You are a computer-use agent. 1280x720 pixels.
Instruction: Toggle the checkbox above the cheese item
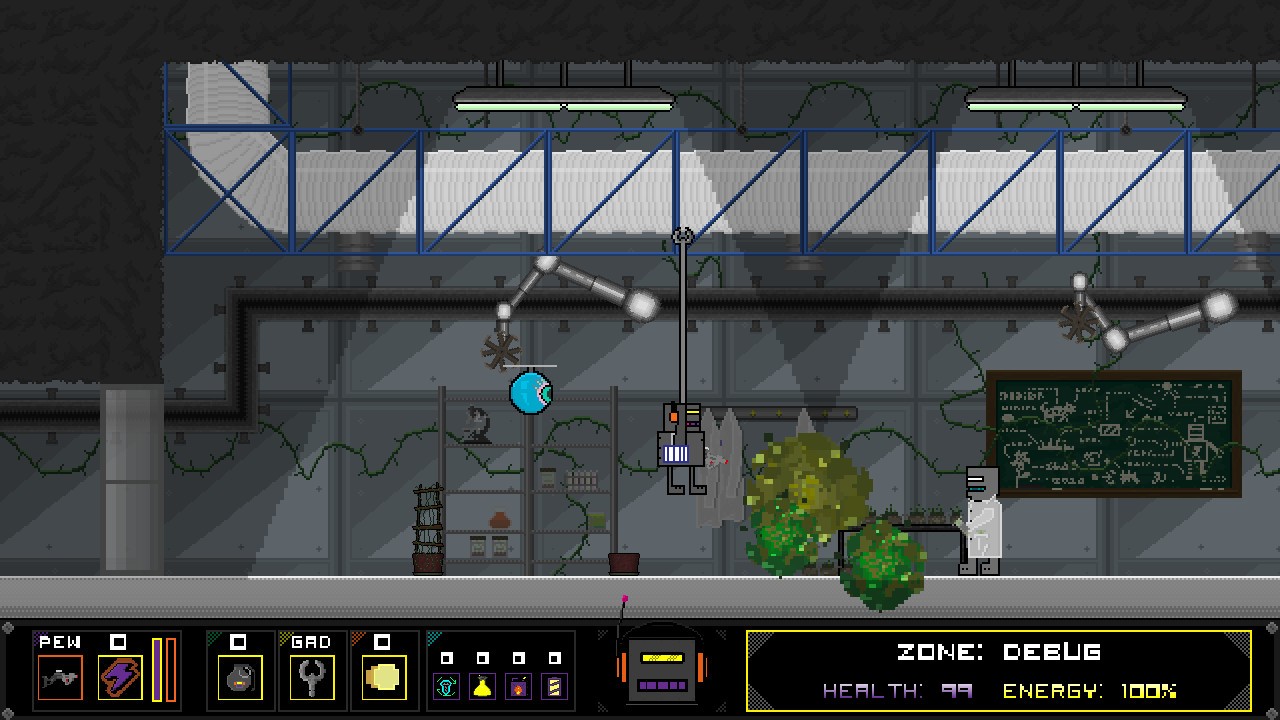coord(384,643)
